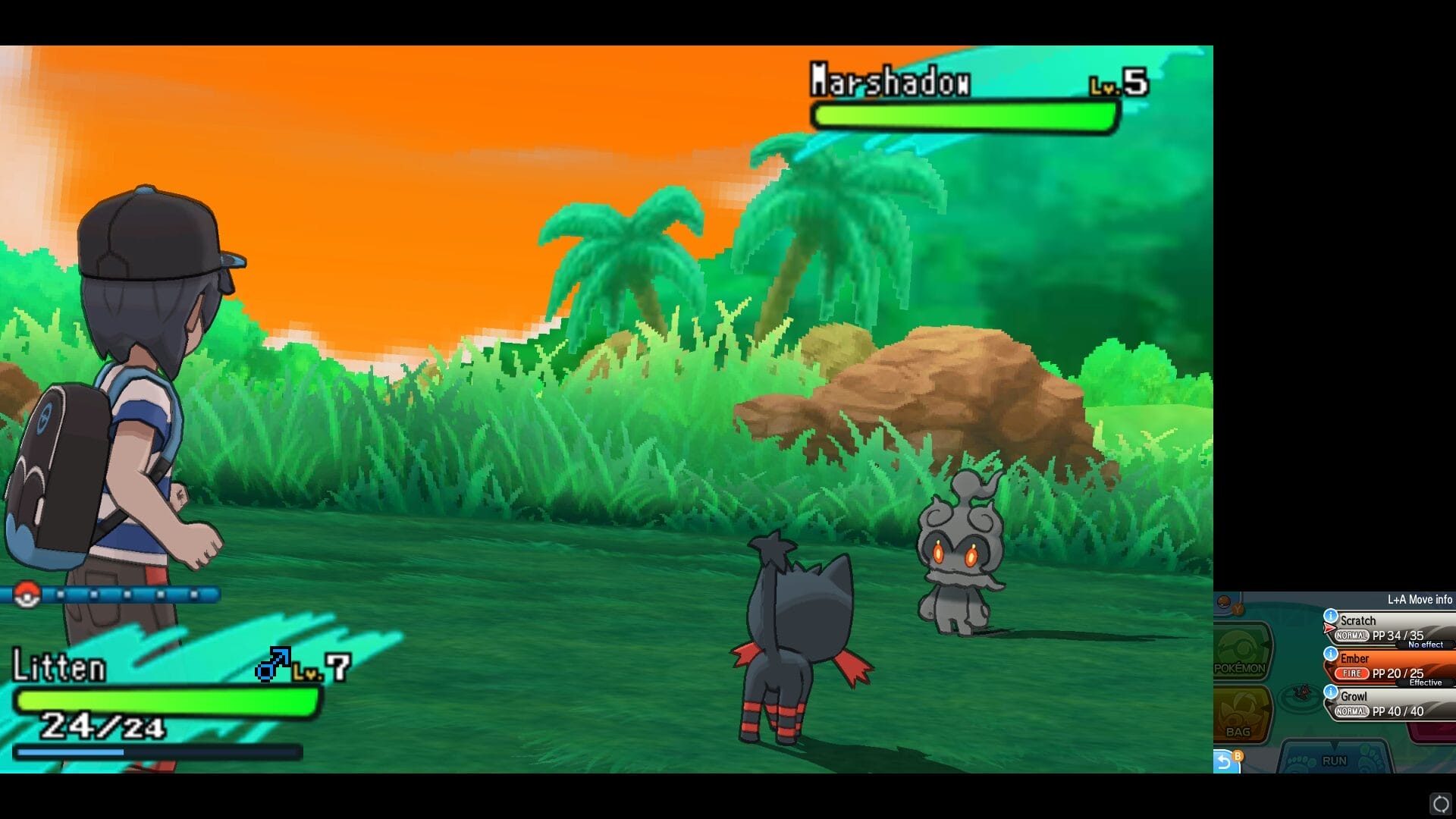Show info for the Growl move

1331,692
